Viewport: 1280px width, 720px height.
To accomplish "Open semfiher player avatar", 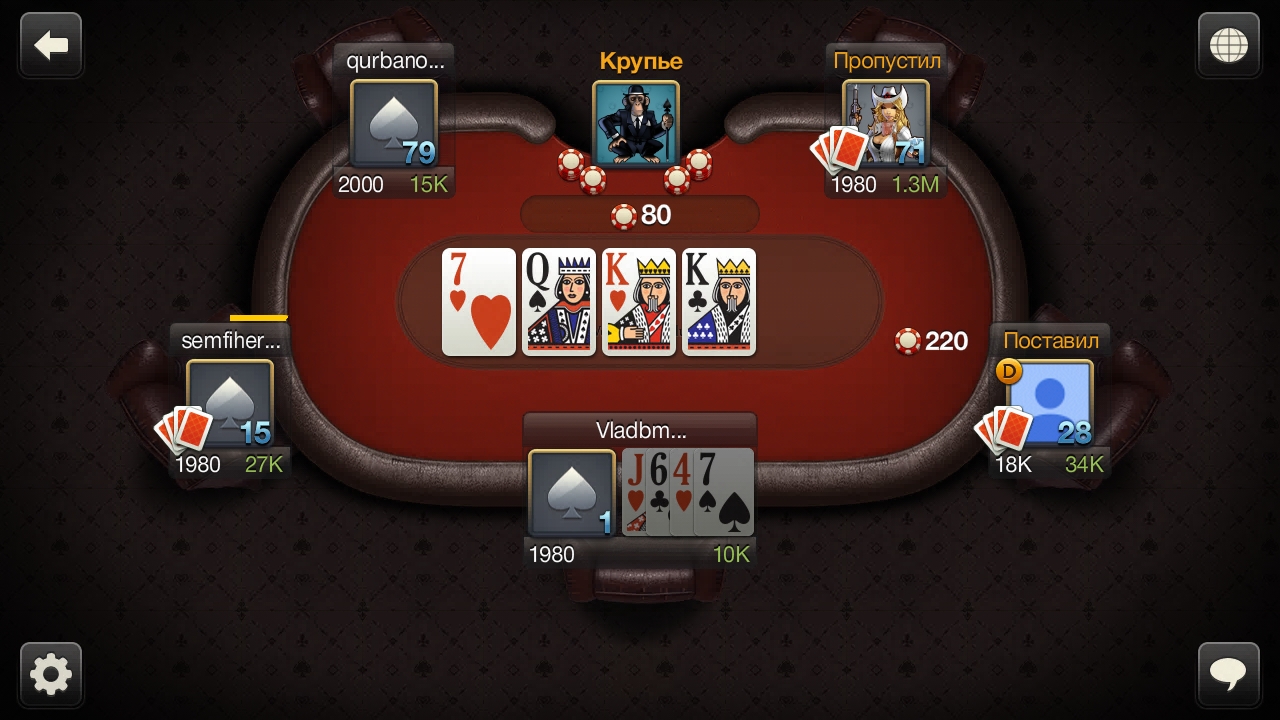I will (230, 404).
